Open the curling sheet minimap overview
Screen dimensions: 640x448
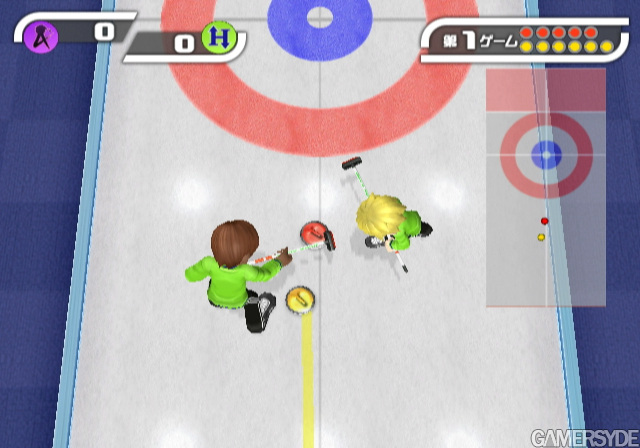(545, 187)
